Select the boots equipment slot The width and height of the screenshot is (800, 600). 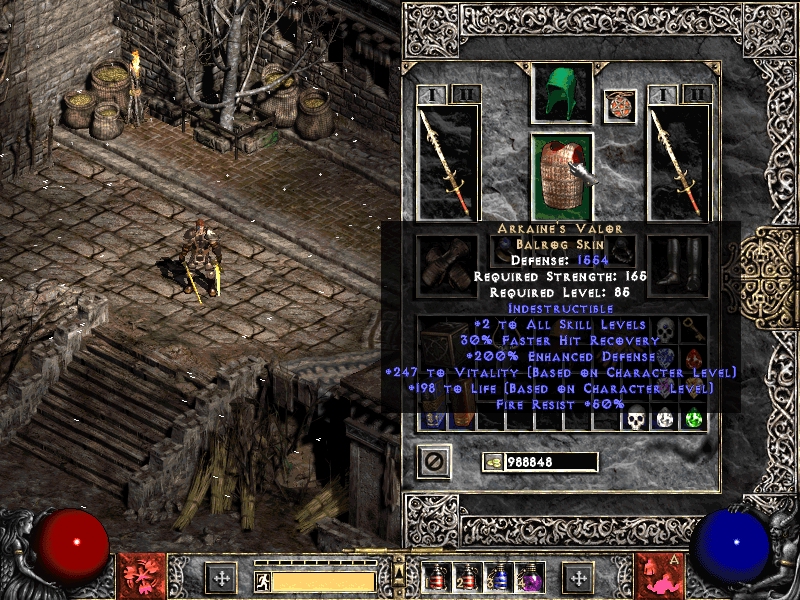point(678,265)
